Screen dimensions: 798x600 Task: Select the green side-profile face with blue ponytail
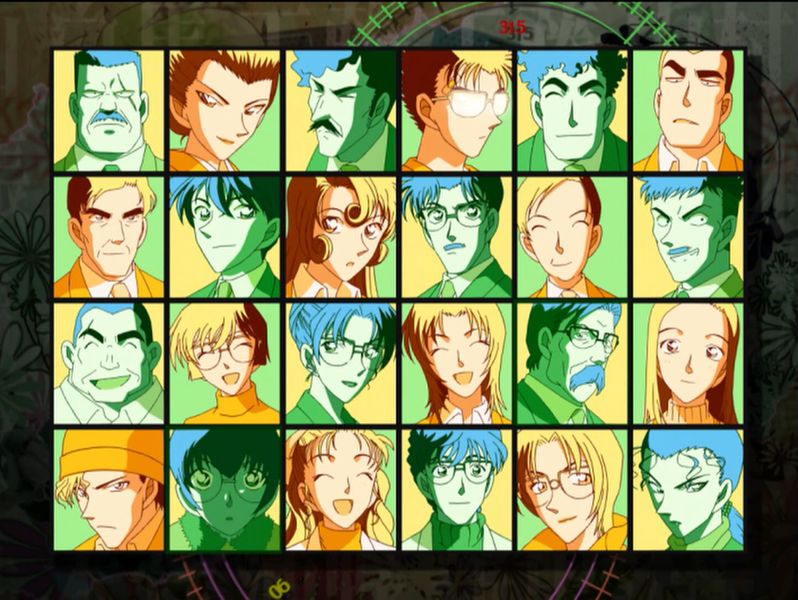tap(688, 489)
